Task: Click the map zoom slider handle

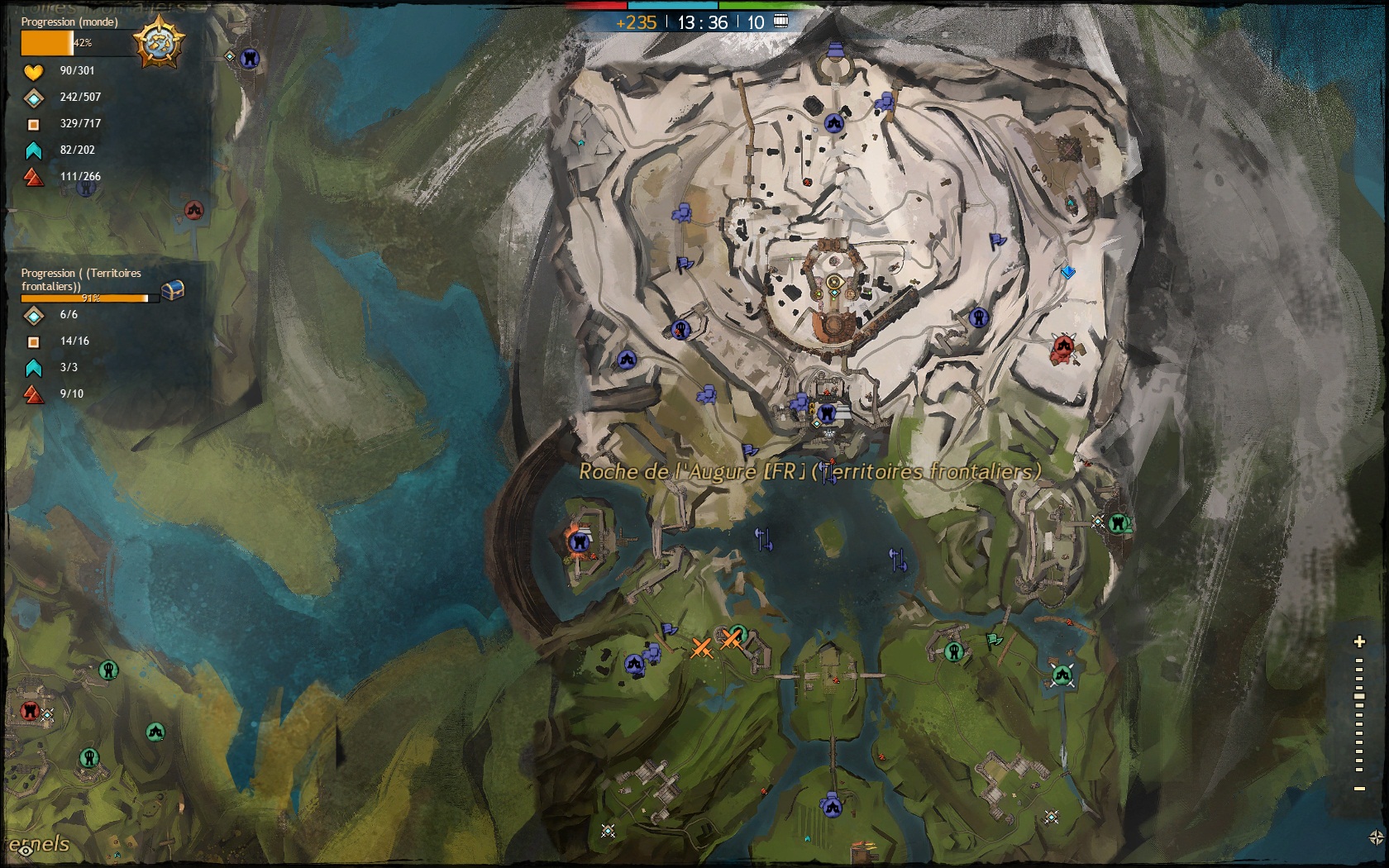Action: 1359,697
